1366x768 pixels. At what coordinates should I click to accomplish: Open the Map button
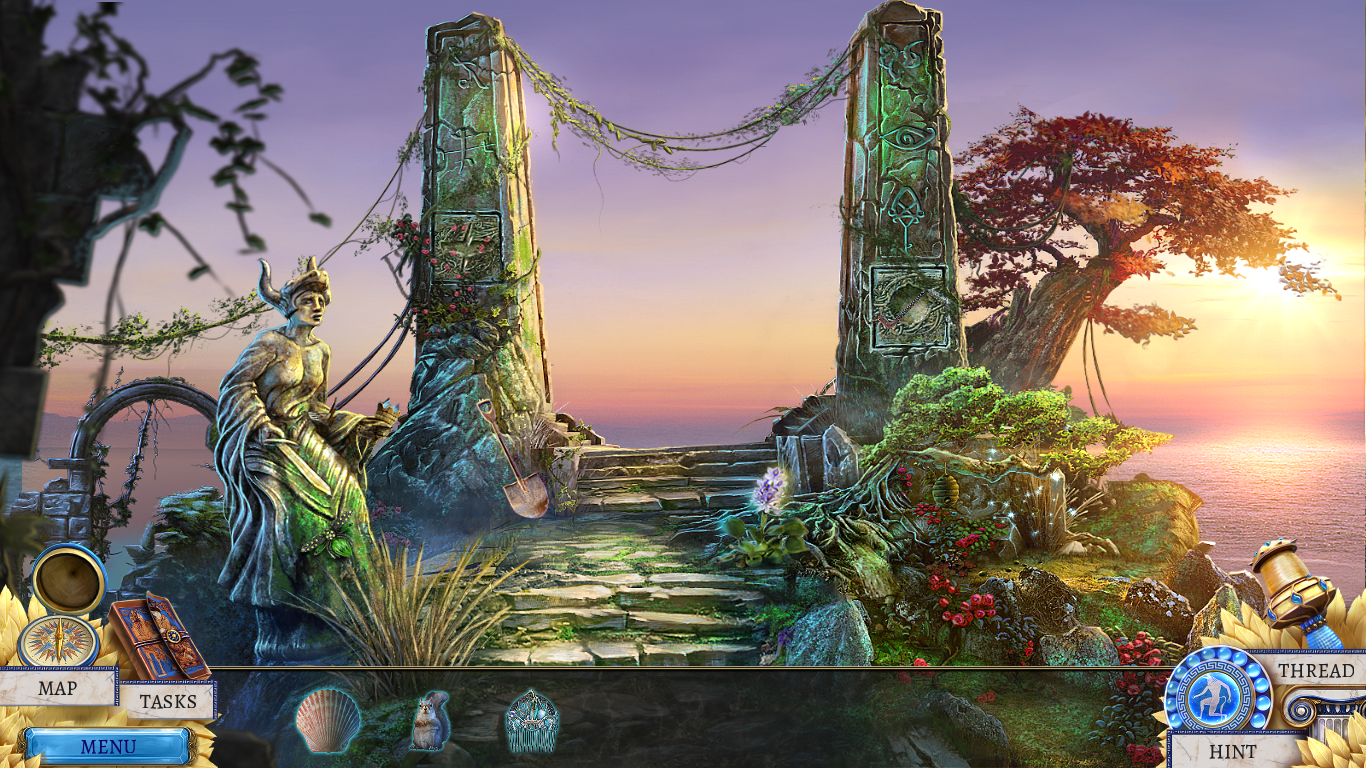tap(57, 688)
